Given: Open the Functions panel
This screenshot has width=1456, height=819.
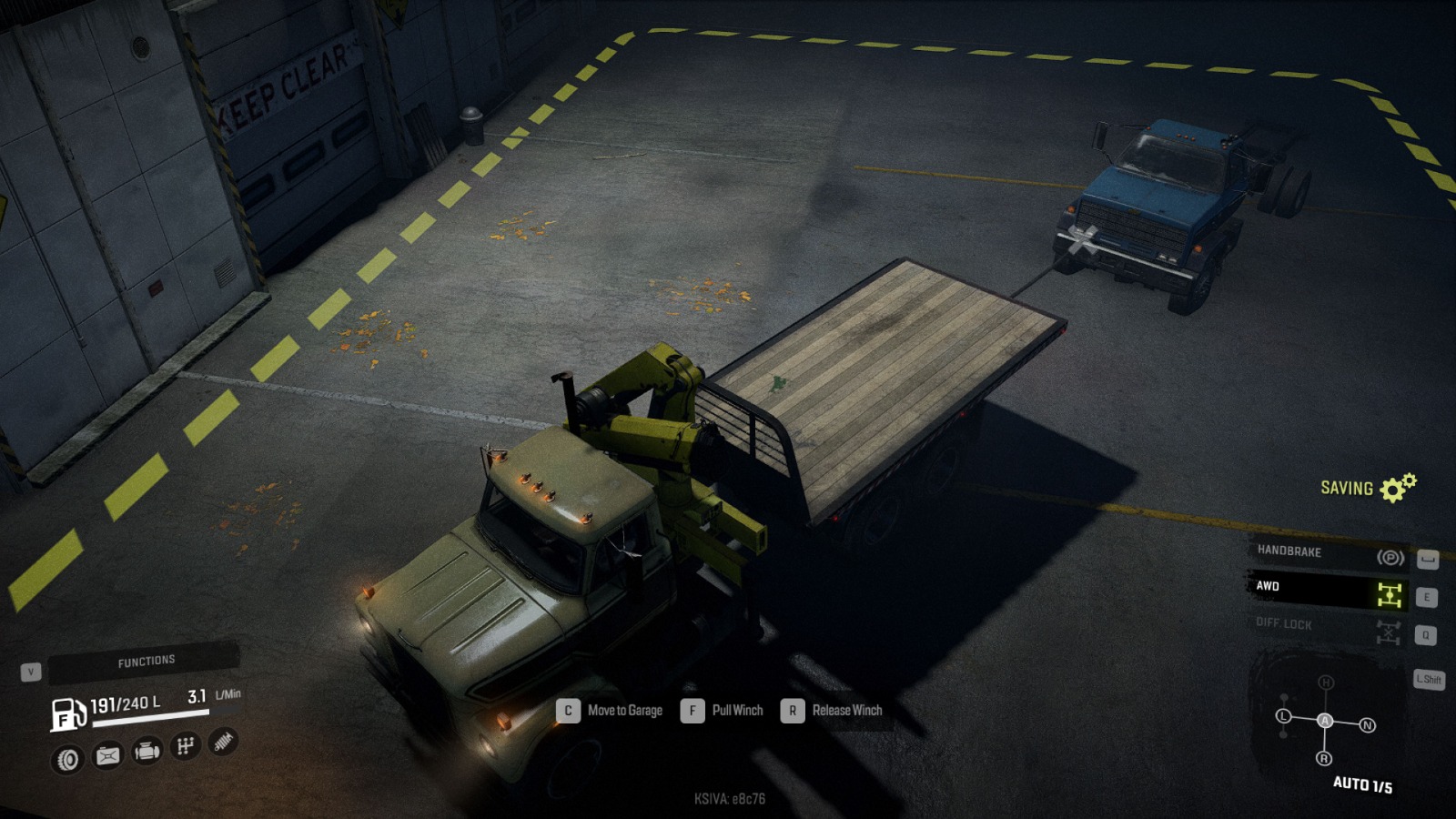Looking at the screenshot, I should coord(145,662).
